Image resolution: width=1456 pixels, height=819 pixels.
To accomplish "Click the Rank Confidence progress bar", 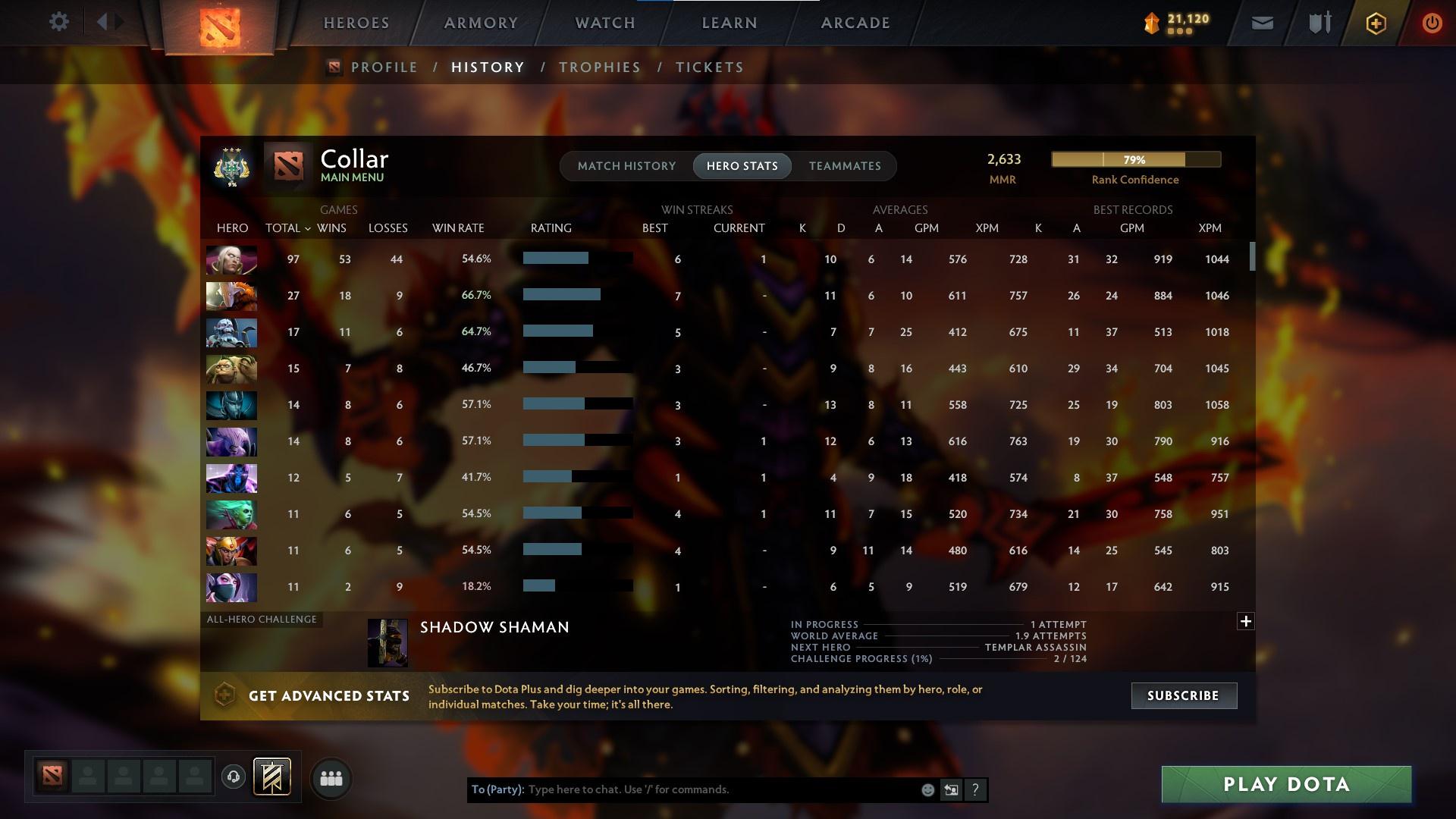I will (1135, 159).
